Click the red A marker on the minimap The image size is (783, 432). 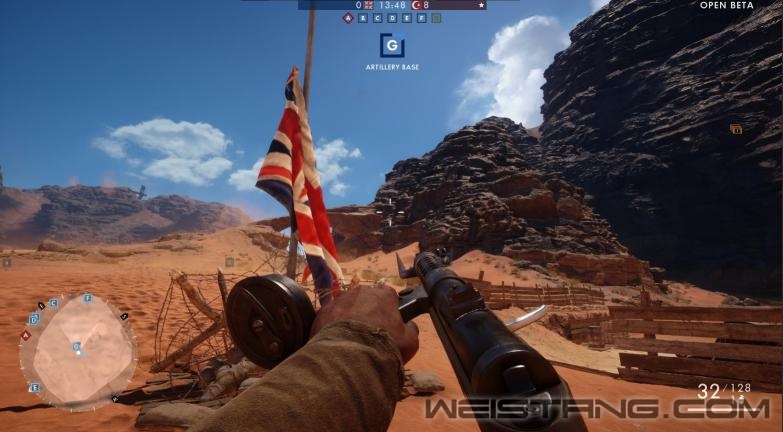pos(26,335)
